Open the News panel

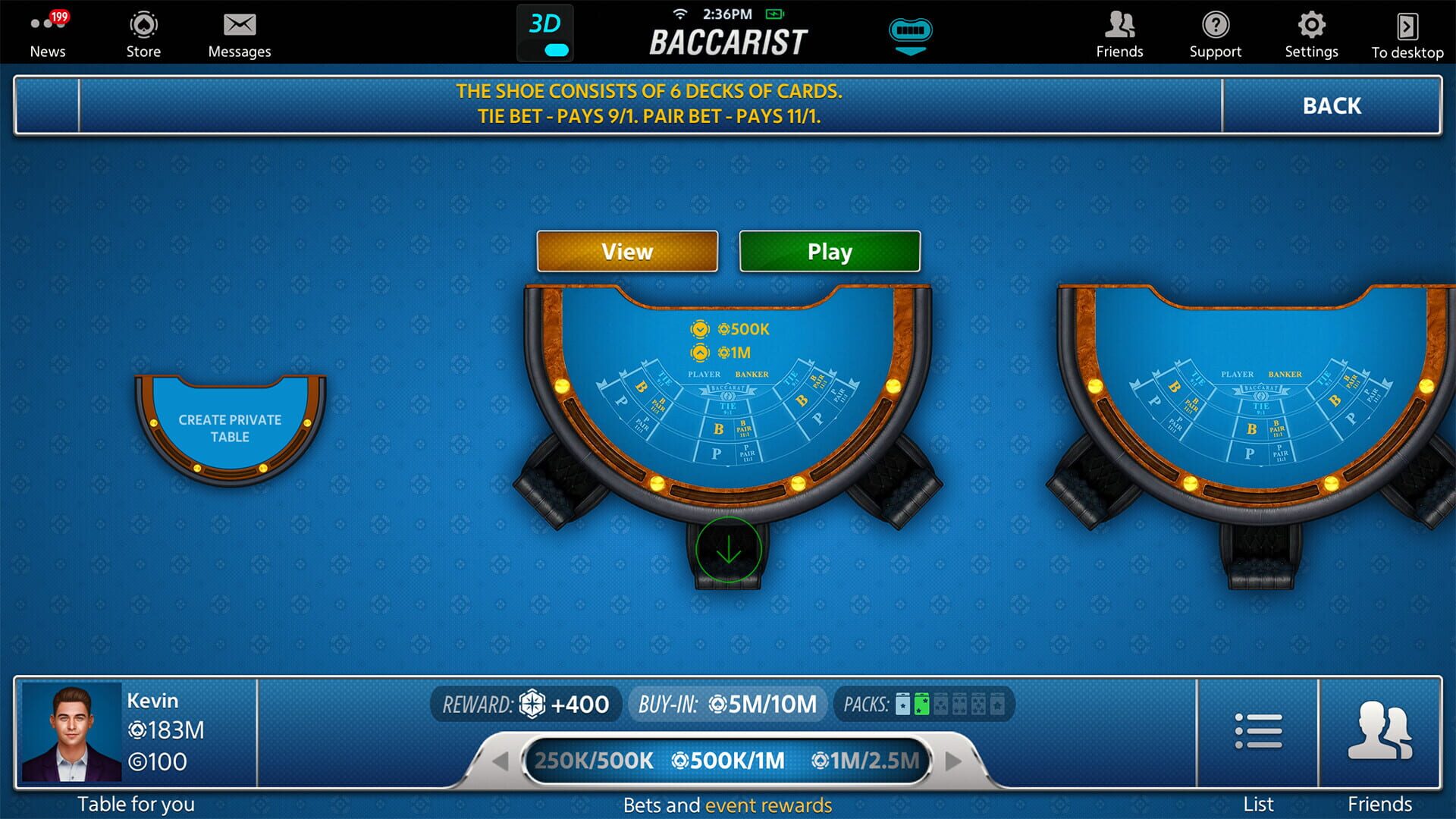coord(48,32)
